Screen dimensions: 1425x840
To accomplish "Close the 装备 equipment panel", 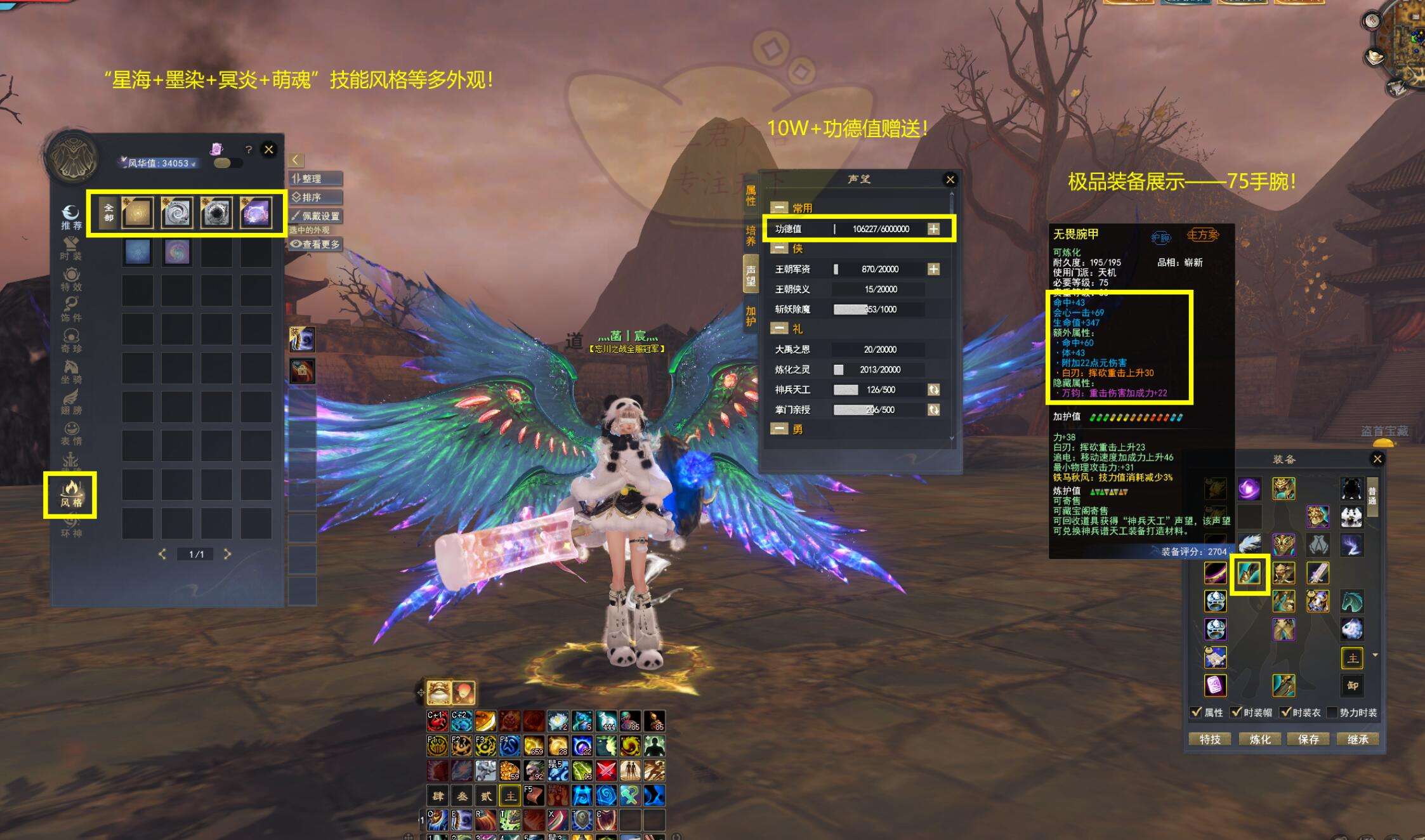I will [1377, 459].
